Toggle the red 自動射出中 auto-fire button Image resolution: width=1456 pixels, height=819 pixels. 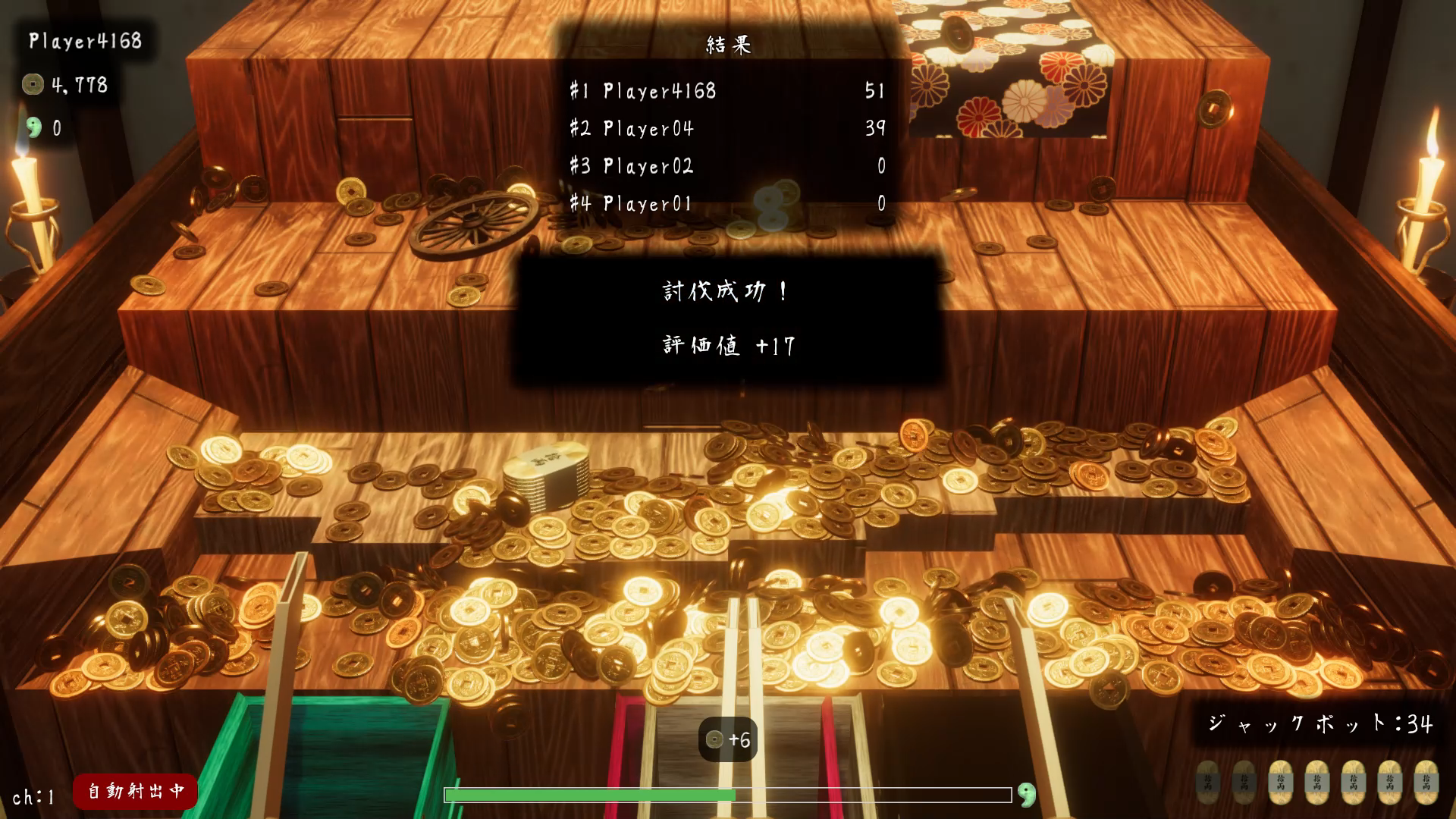[x=135, y=791]
